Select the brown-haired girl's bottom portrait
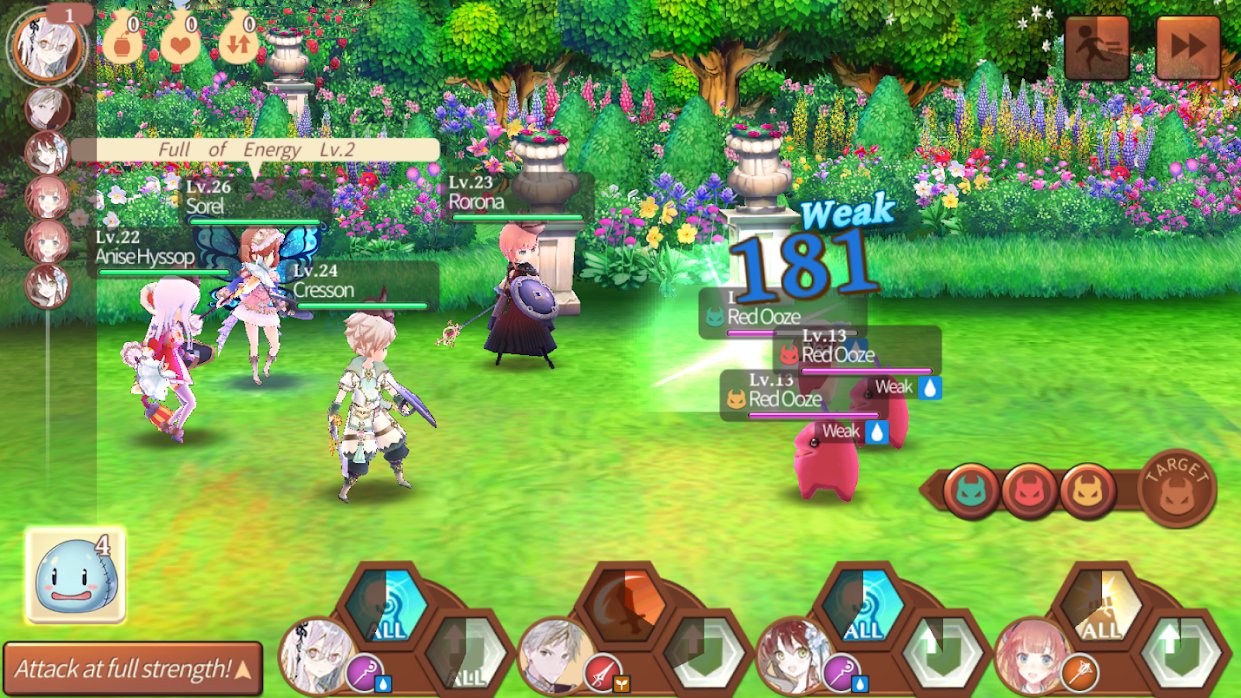This screenshot has height=698, width=1241. (x=793, y=656)
